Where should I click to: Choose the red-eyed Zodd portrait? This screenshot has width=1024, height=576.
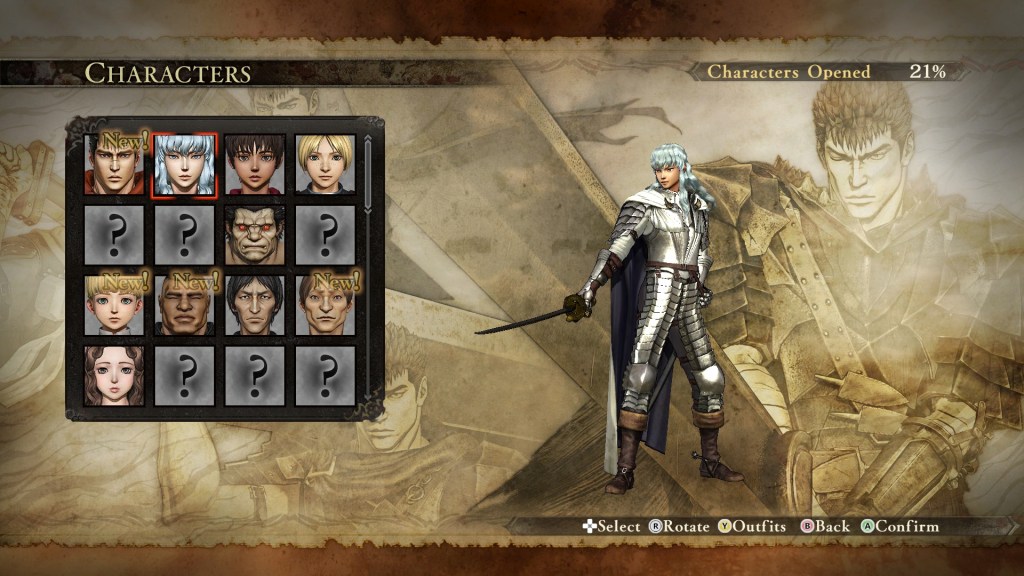point(254,235)
